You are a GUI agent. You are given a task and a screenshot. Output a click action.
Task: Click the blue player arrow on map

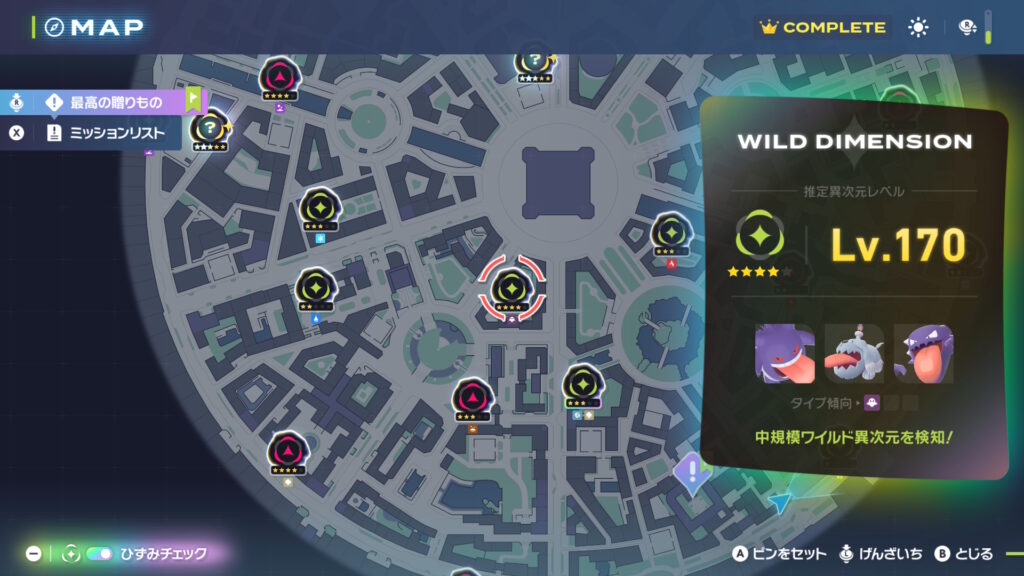coord(781,503)
